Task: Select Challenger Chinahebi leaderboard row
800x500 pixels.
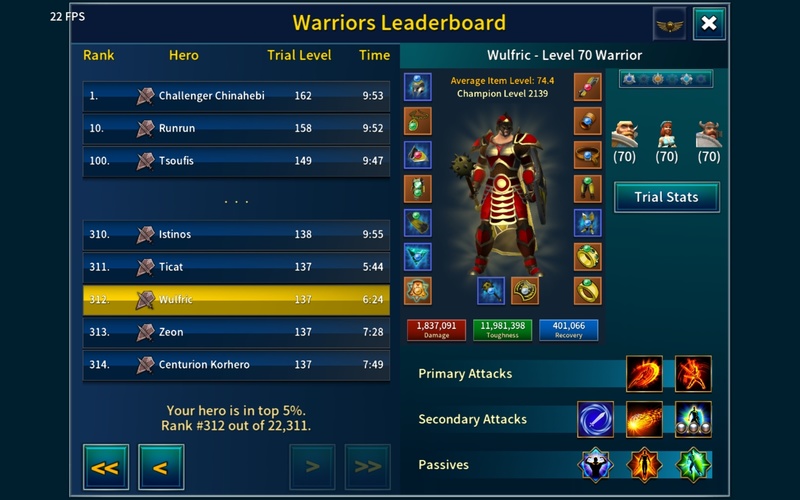Action: coord(236,96)
